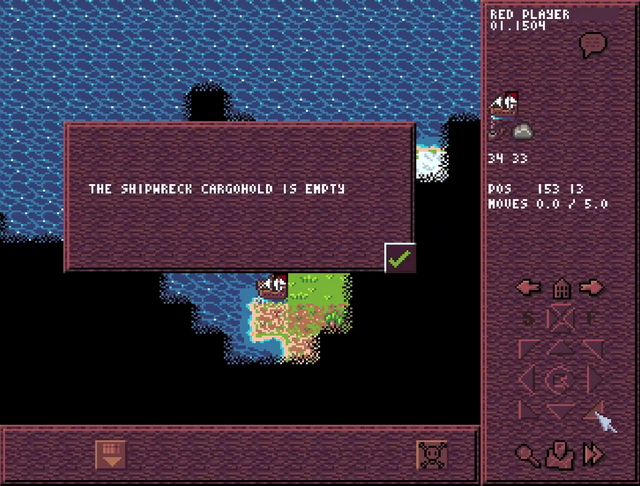Screen dimensions: 640x486
Task: Open the speech bubble messages icon
Action: (594, 44)
